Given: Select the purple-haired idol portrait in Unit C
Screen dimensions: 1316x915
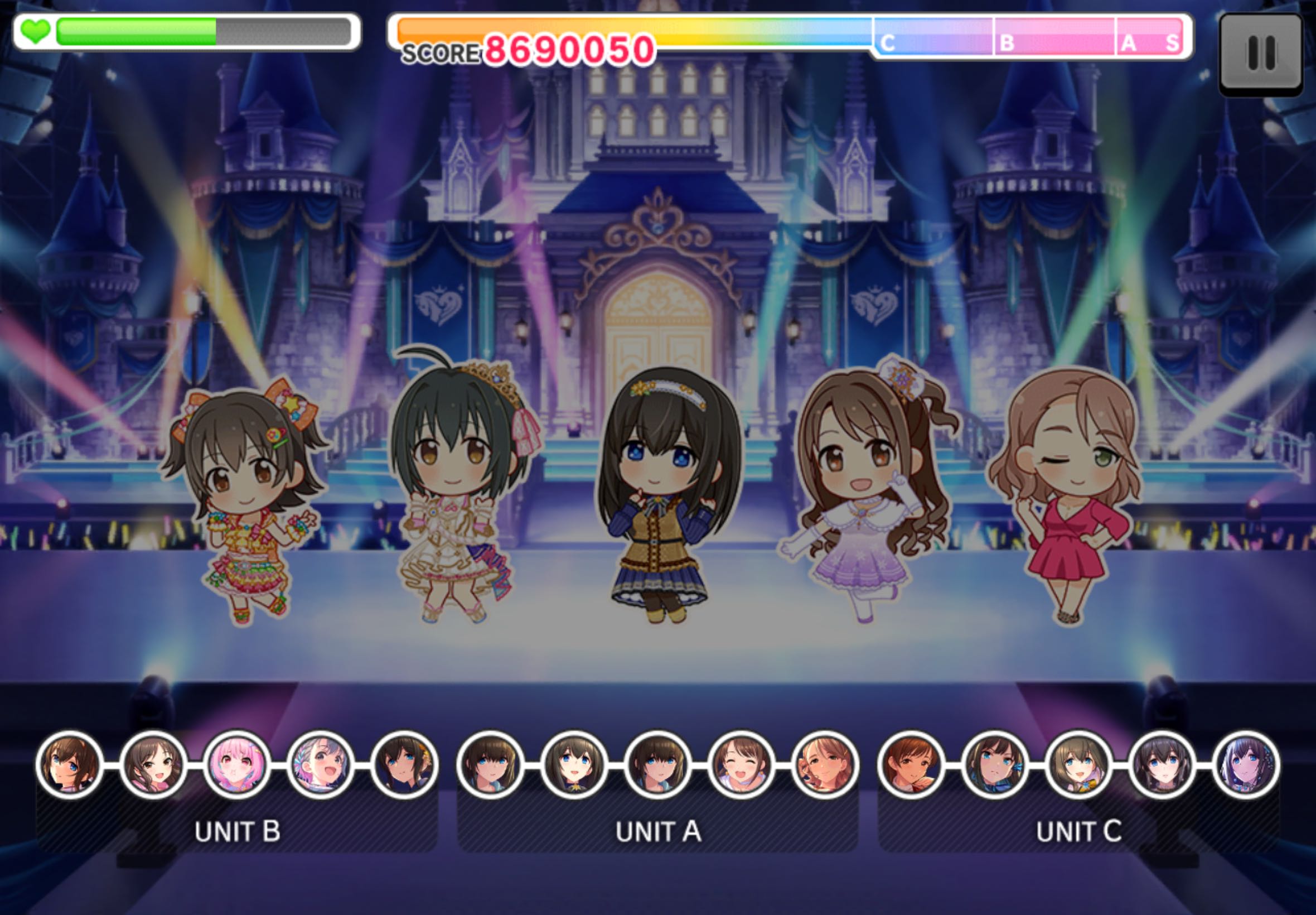Looking at the screenshot, I should tap(1246, 765).
